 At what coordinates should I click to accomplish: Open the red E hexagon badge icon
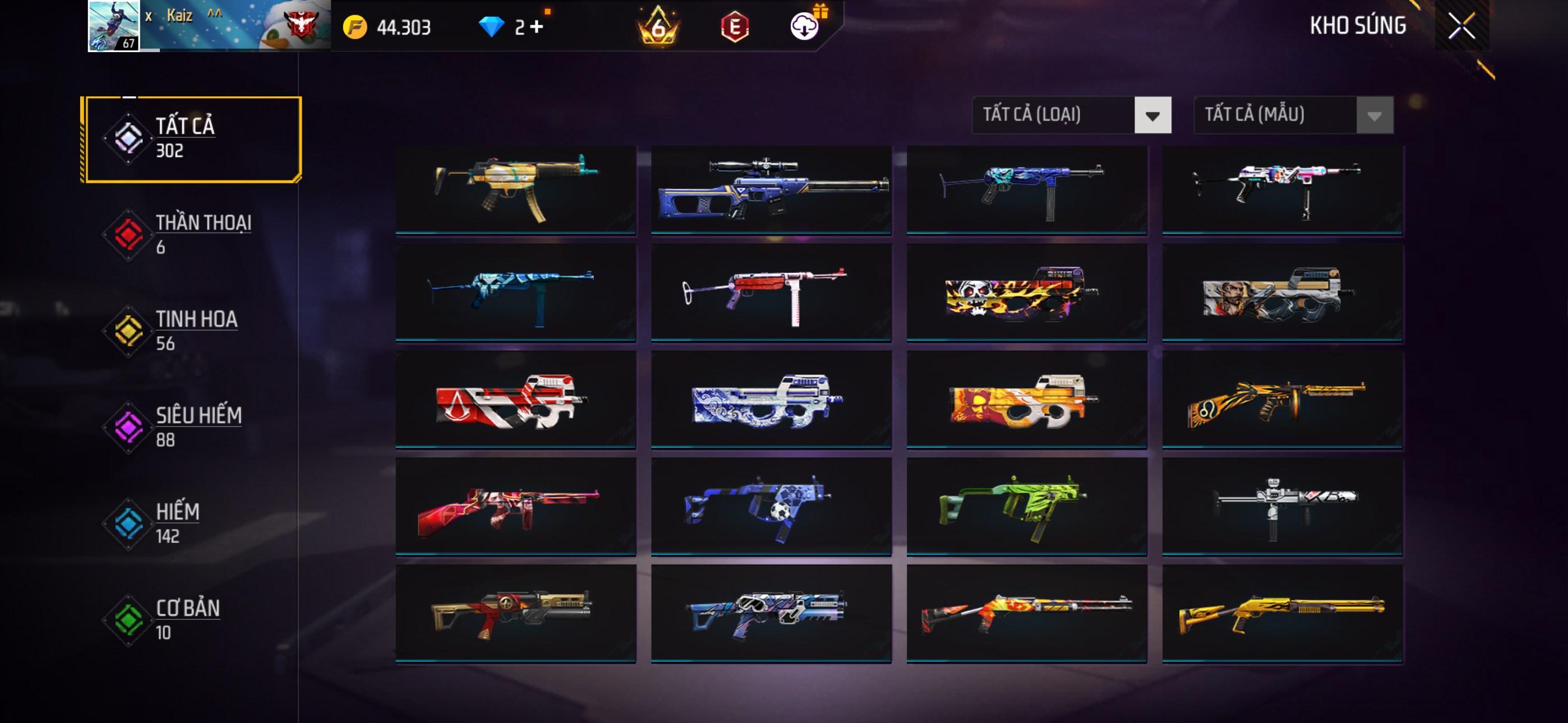pos(735,27)
